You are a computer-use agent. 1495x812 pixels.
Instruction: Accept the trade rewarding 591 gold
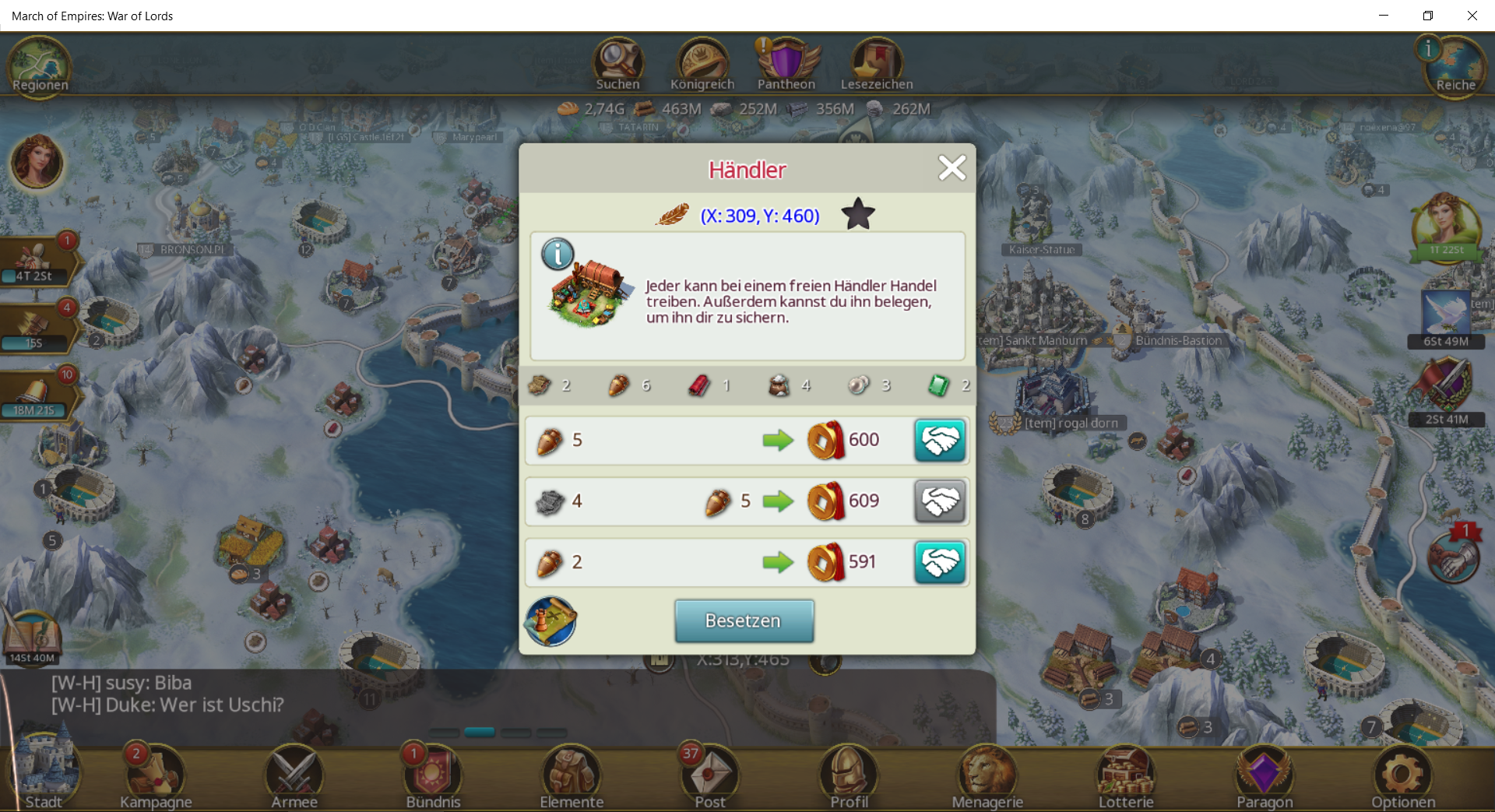click(x=940, y=562)
